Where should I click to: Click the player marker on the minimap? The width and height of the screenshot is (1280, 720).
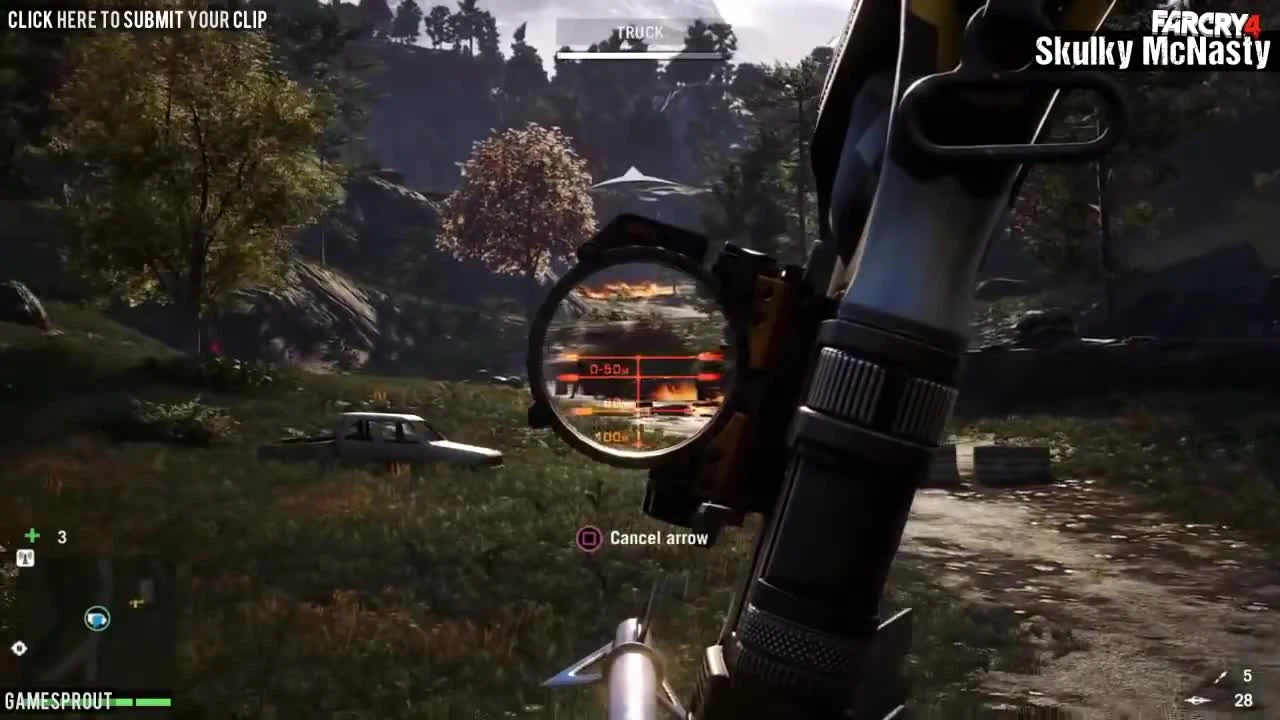[x=97, y=619]
